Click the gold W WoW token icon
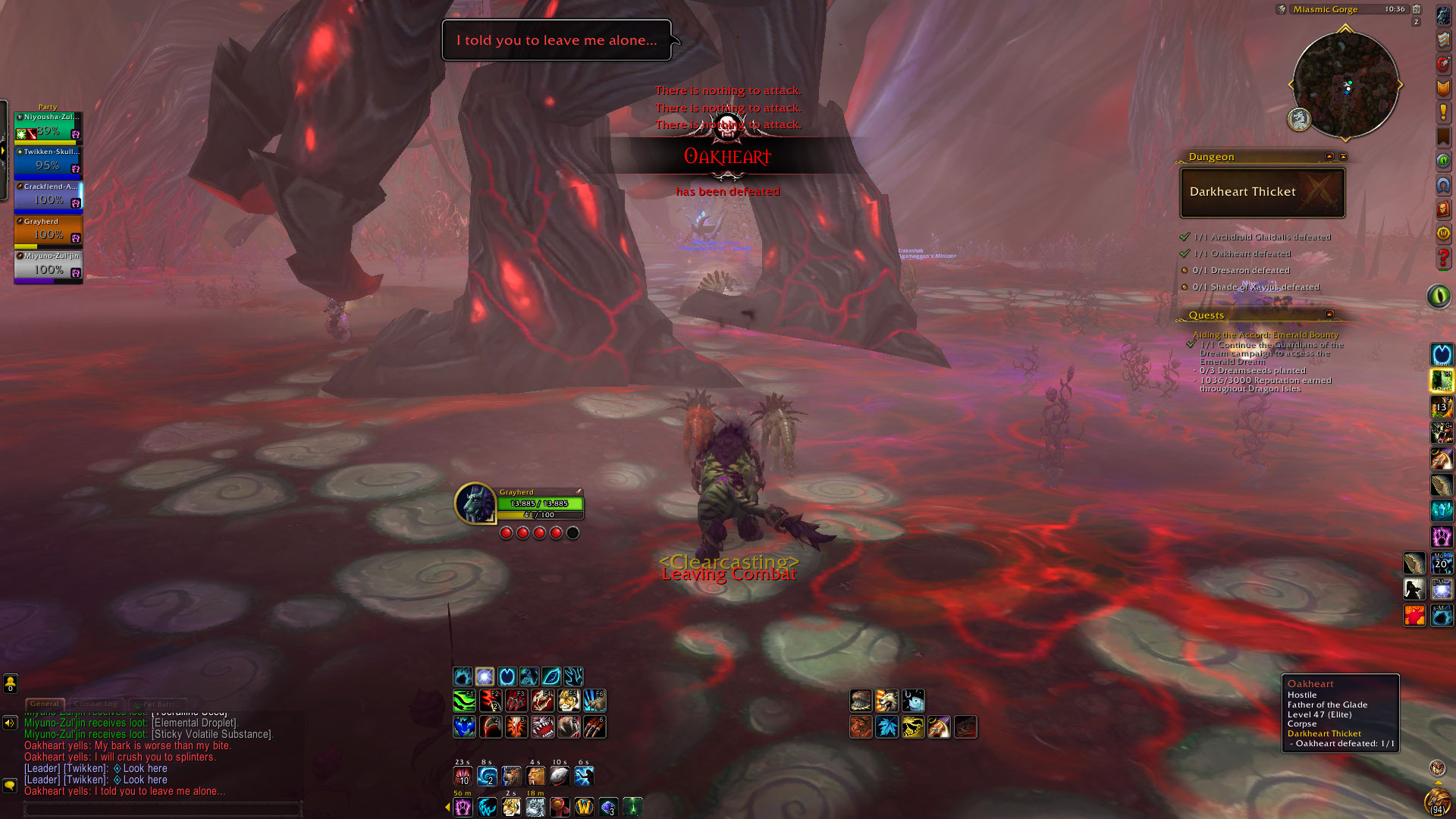The height and width of the screenshot is (819, 1456). [584, 807]
